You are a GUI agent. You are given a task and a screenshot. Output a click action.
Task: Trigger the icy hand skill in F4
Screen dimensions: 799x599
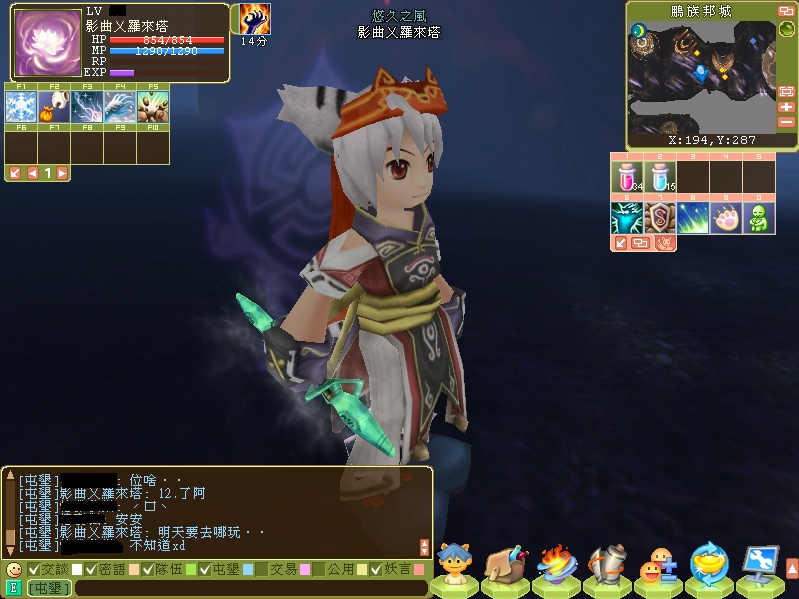coord(120,107)
